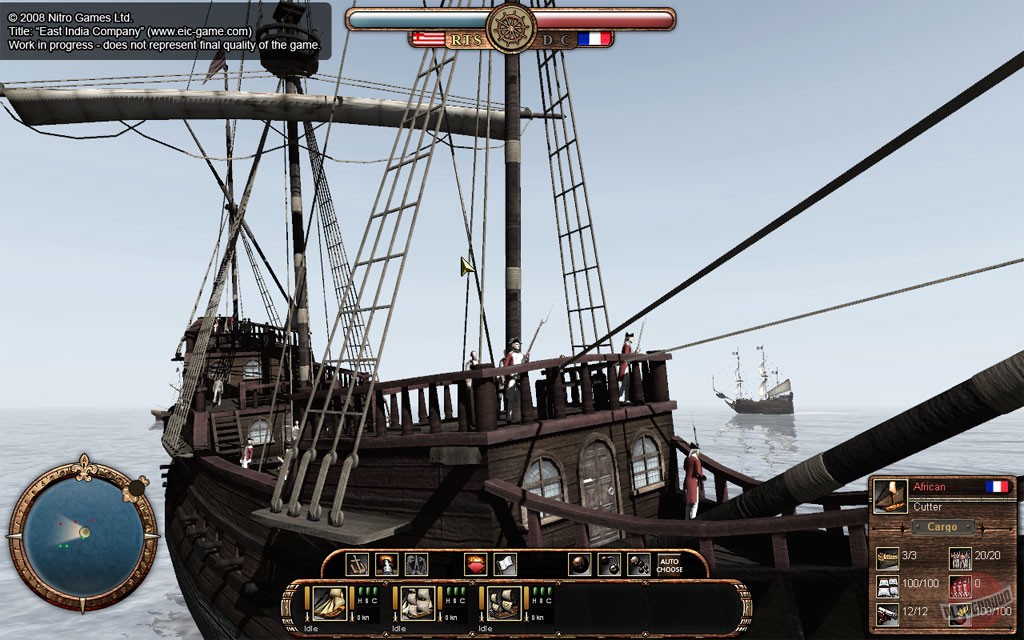Switch to RTS mode
The height and width of the screenshot is (640, 1024).
(x=463, y=40)
